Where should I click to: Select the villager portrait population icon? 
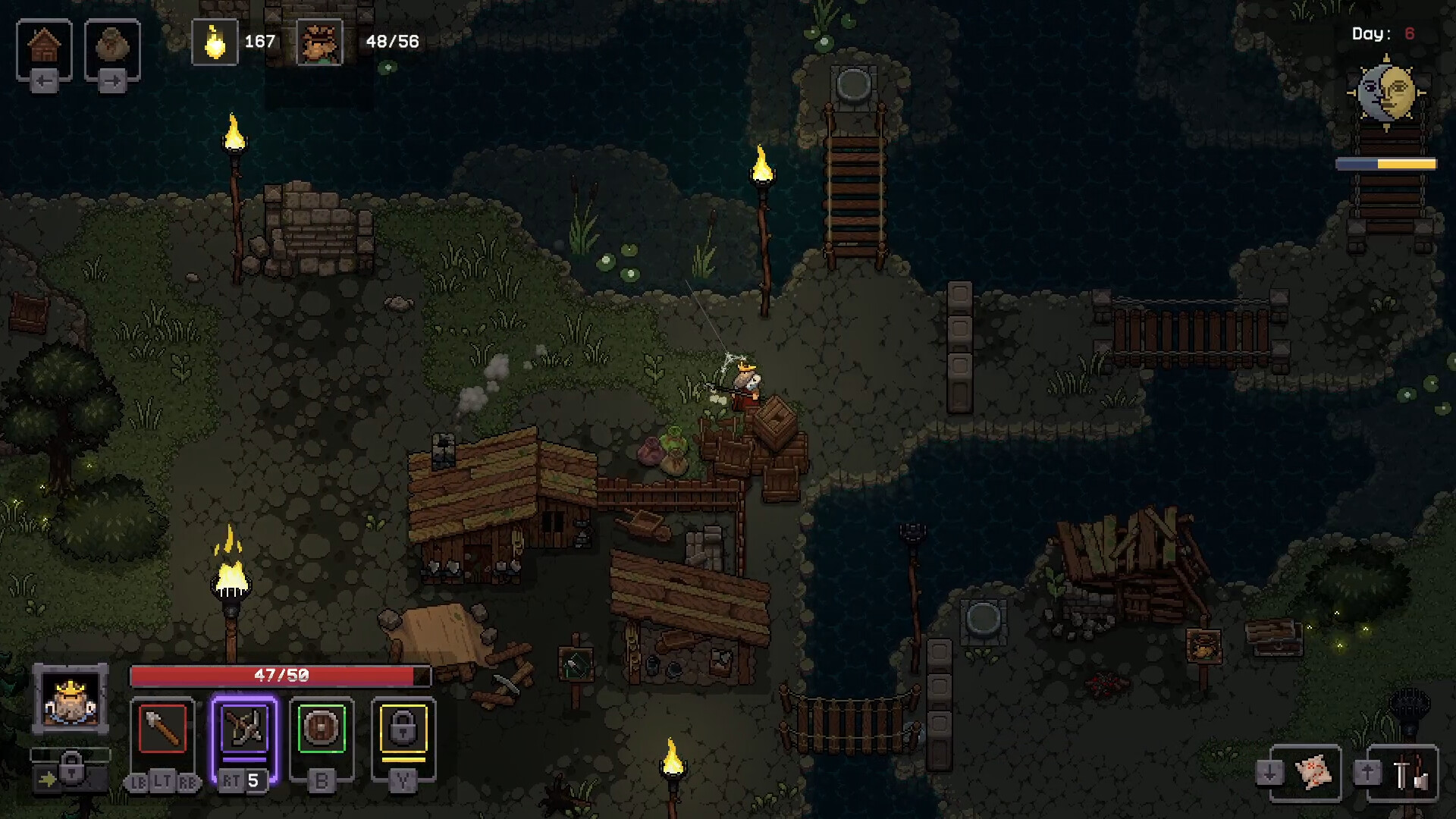(x=319, y=42)
